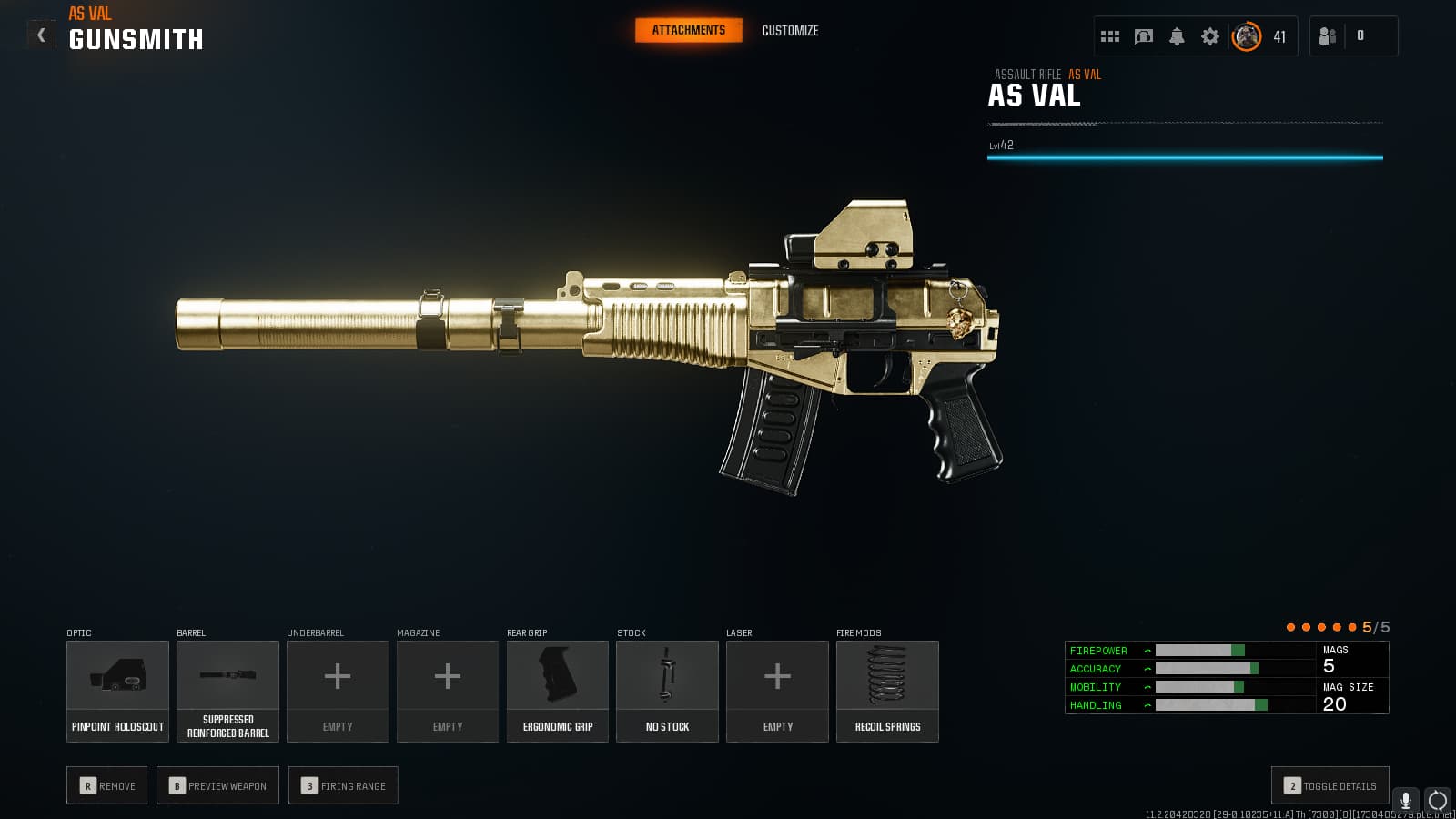Choose the No Stock slot
The image size is (1456, 819).
click(x=667, y=691)
